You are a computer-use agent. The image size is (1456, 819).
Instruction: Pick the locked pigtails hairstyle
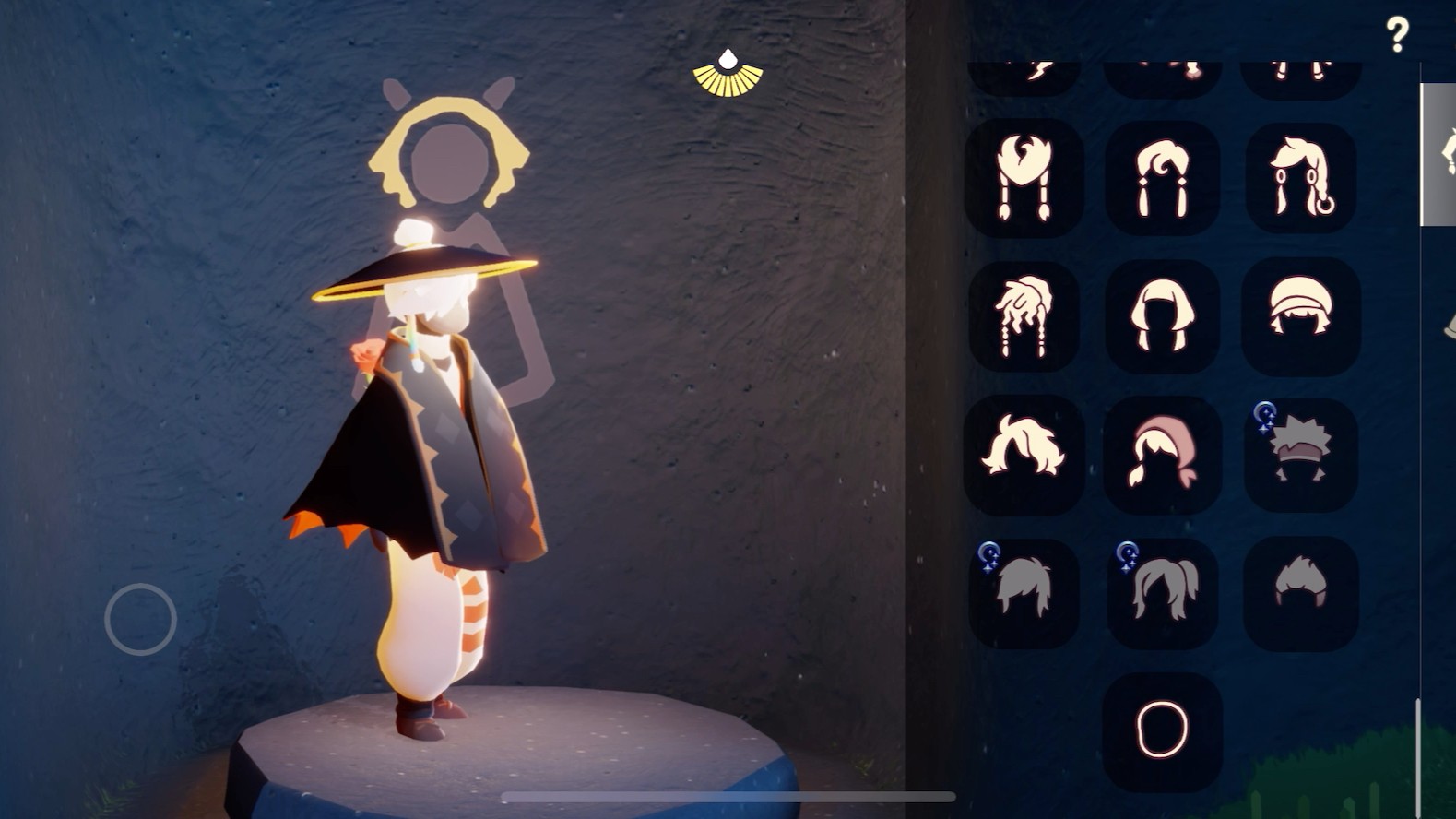coord(1162,592)
